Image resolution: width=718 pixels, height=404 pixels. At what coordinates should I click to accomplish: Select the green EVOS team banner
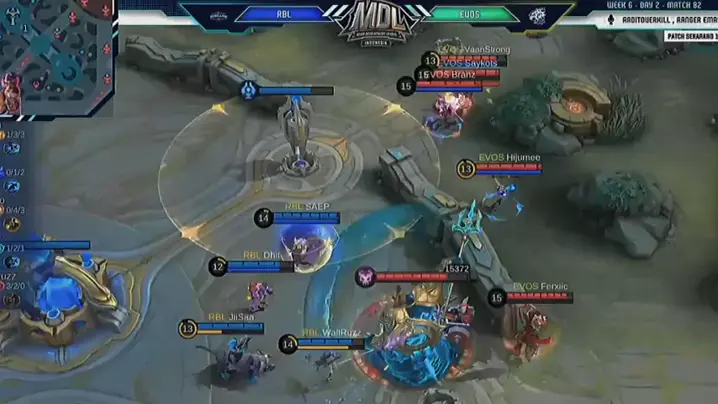pyautogui.click(x=470, y=14)
